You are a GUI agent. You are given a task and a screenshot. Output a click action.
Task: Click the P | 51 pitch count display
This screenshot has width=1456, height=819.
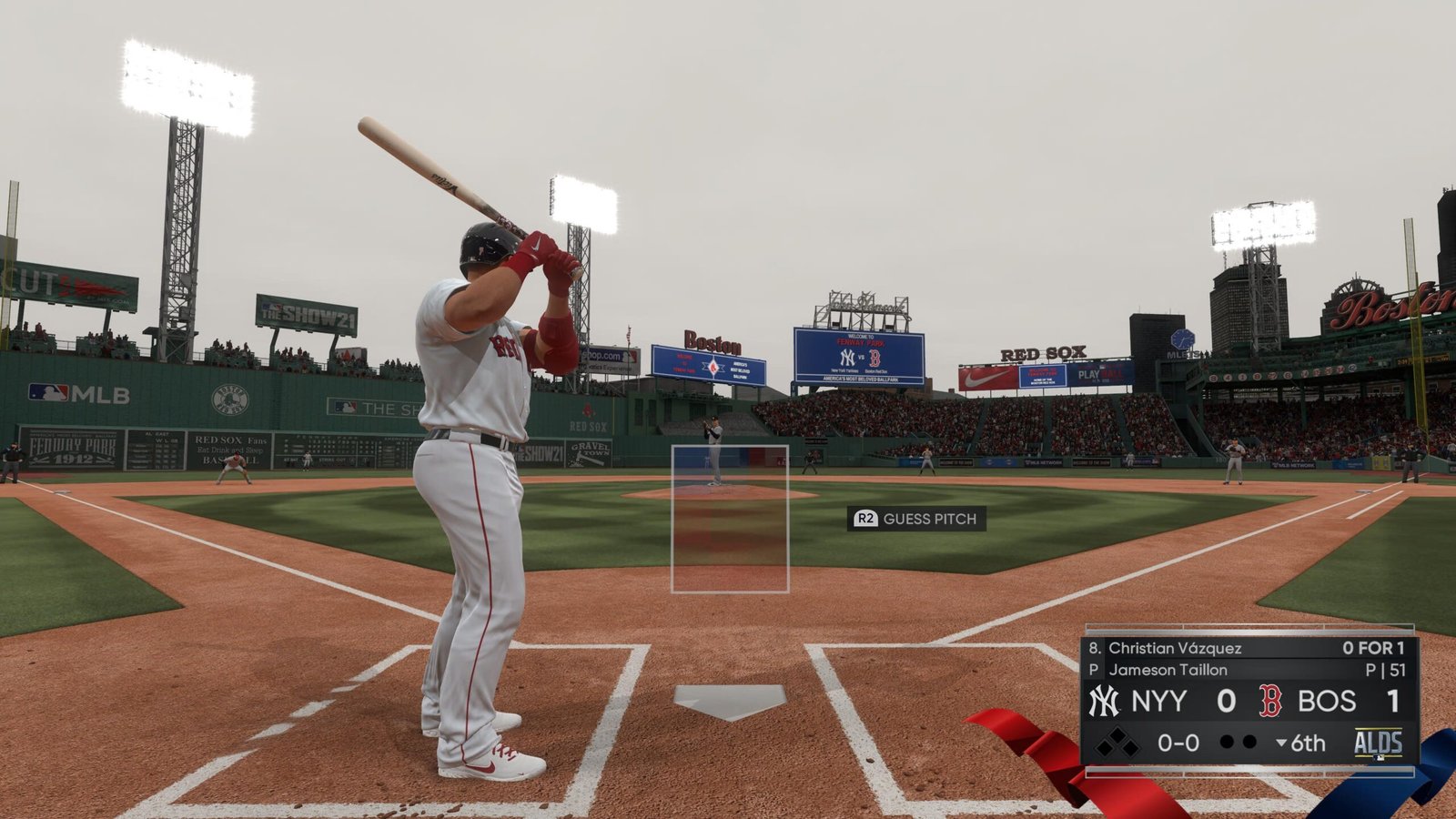click(x=1383, y=669)
